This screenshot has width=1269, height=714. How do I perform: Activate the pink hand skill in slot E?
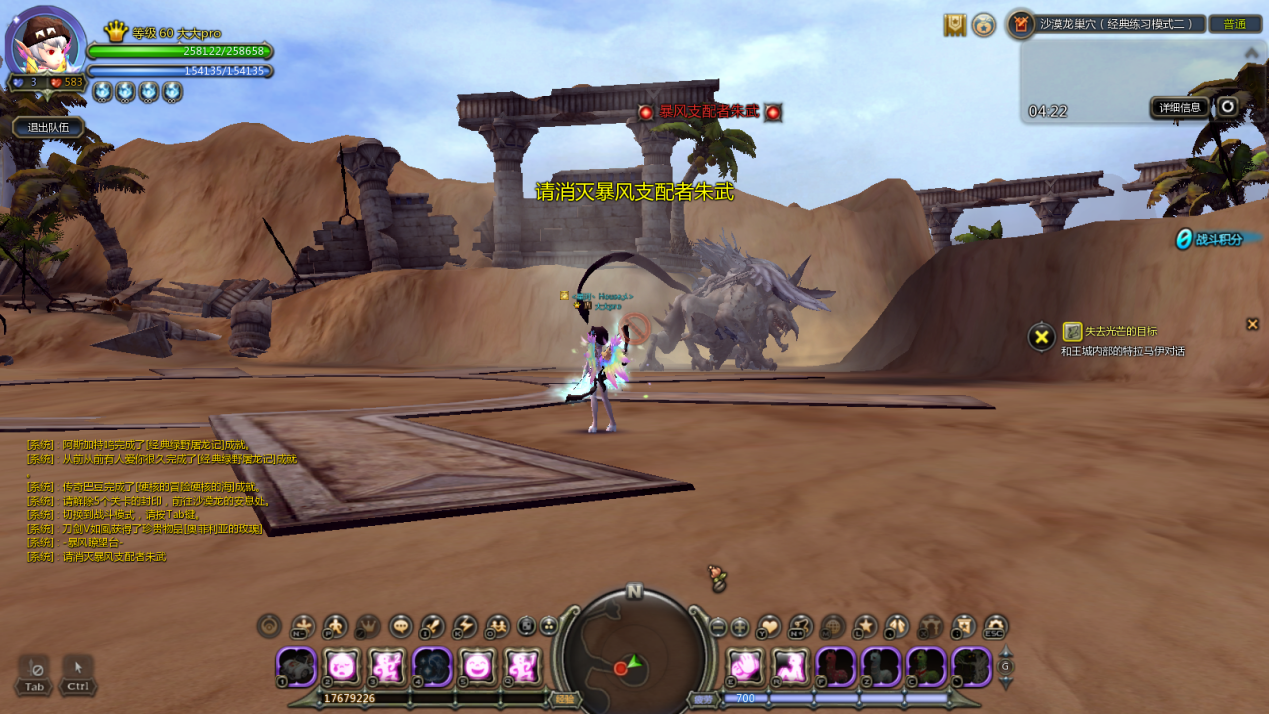point(745,666)
